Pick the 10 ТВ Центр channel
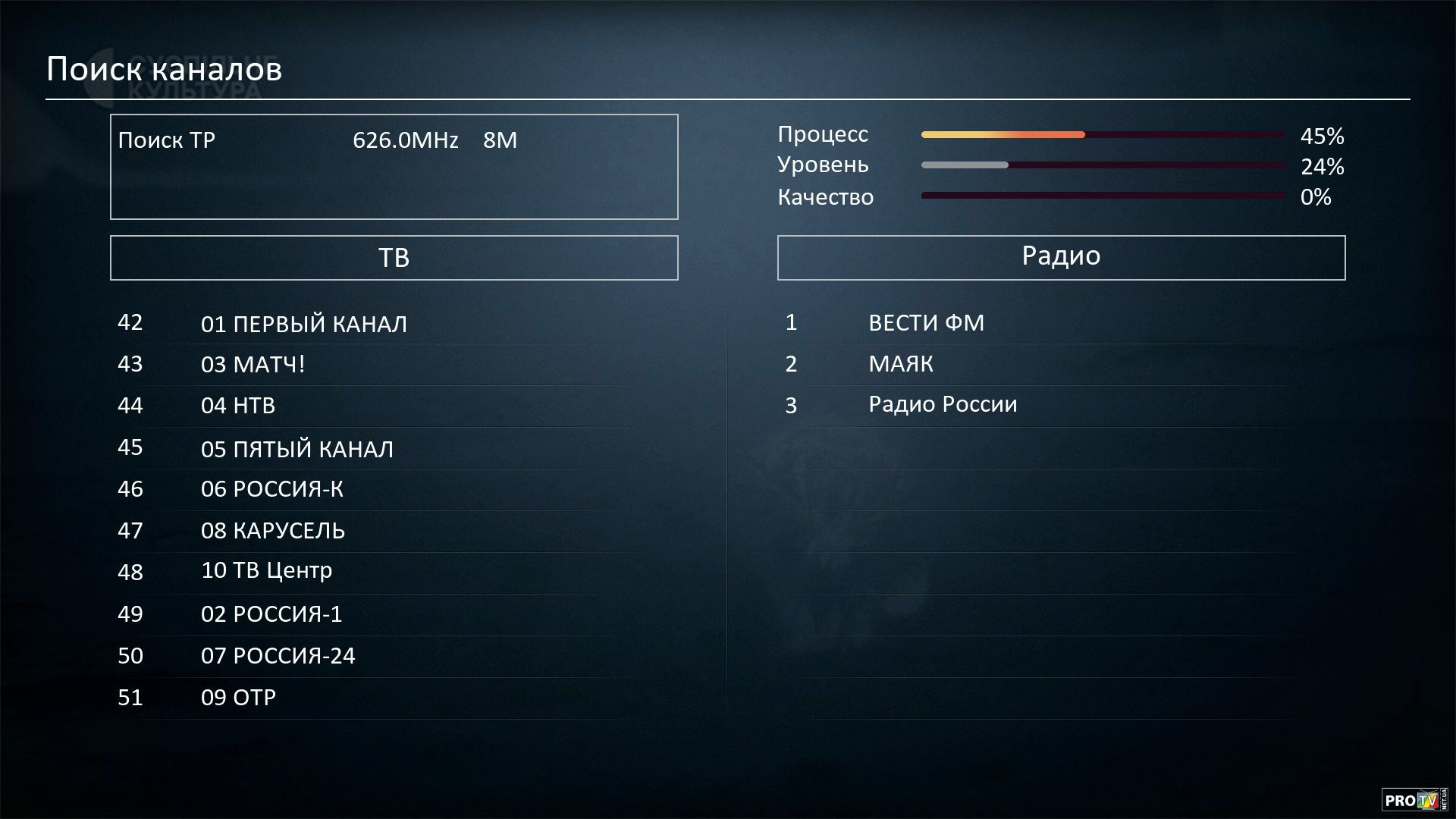The height and width of the screenshot is (819, 1456). point(266,570)
